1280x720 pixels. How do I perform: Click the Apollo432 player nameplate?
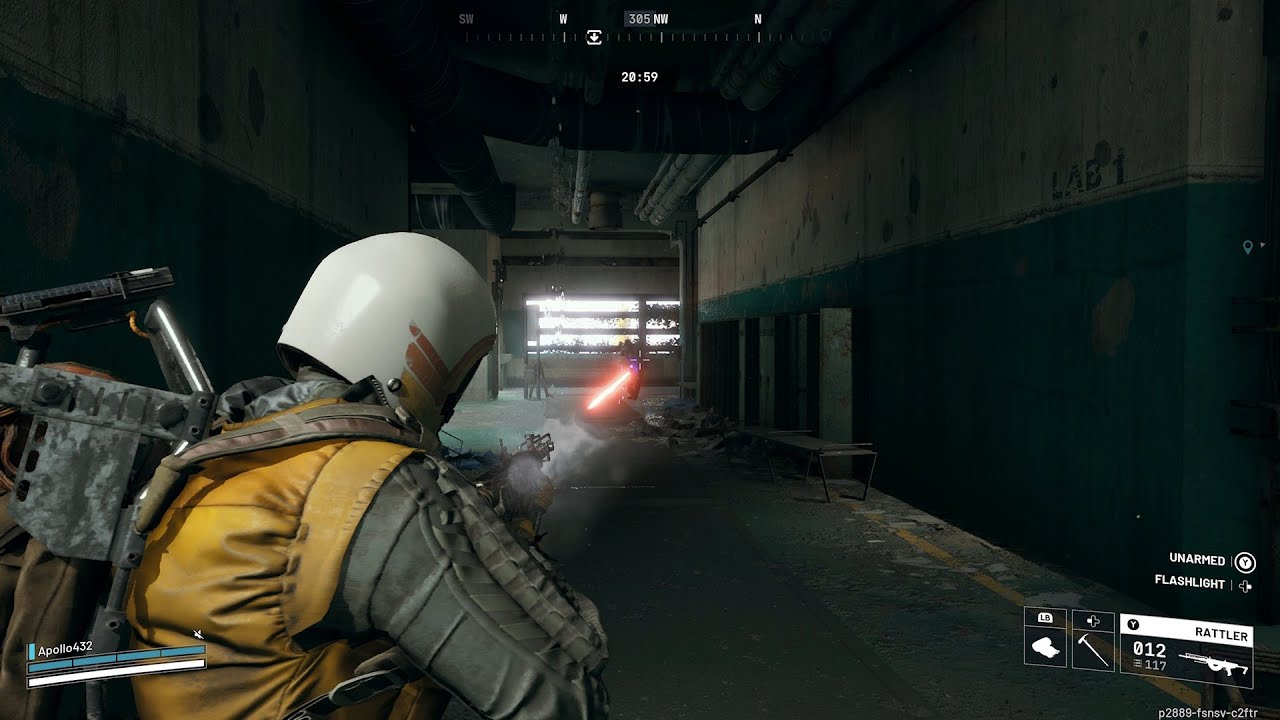coord(66,647)
